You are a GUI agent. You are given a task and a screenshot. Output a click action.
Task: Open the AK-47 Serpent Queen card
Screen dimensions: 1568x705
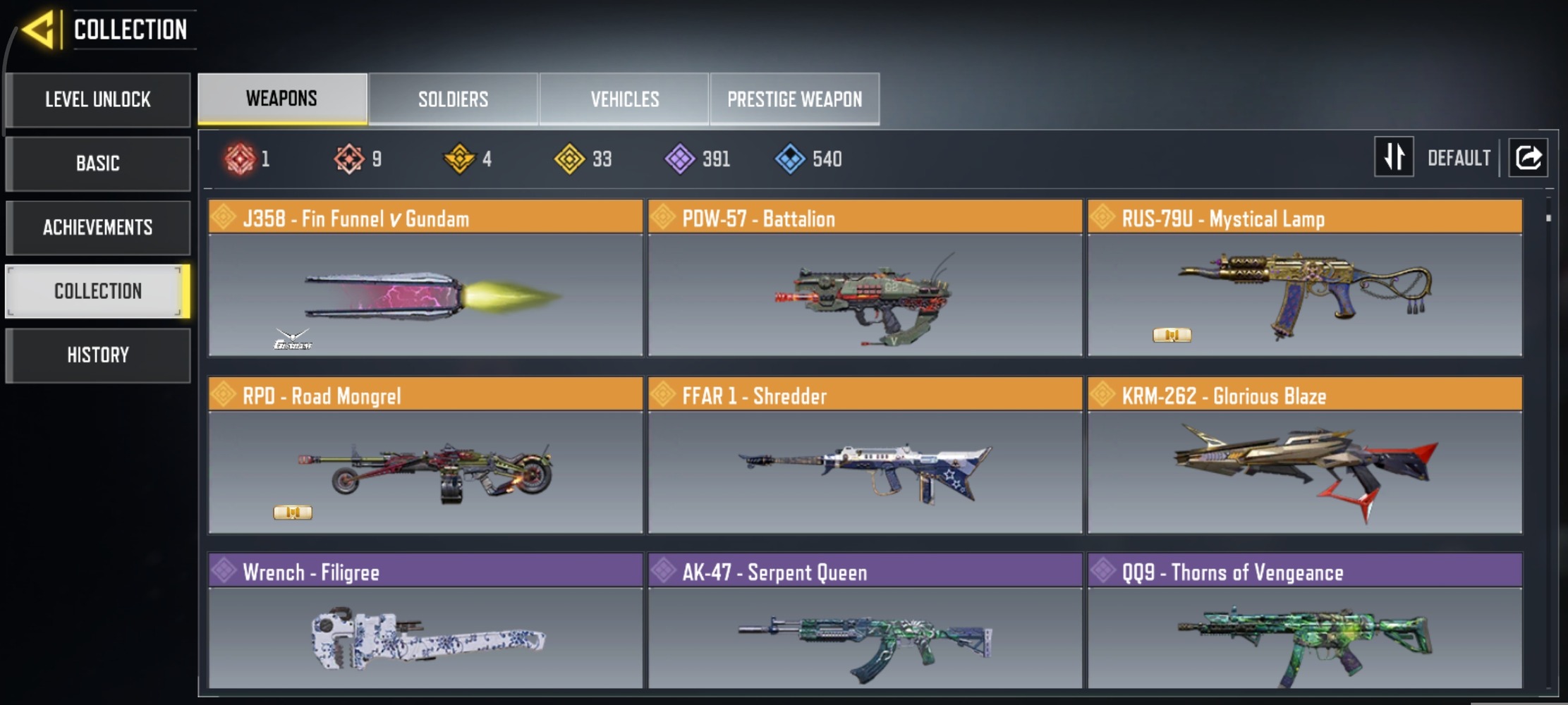pos(865,622)
